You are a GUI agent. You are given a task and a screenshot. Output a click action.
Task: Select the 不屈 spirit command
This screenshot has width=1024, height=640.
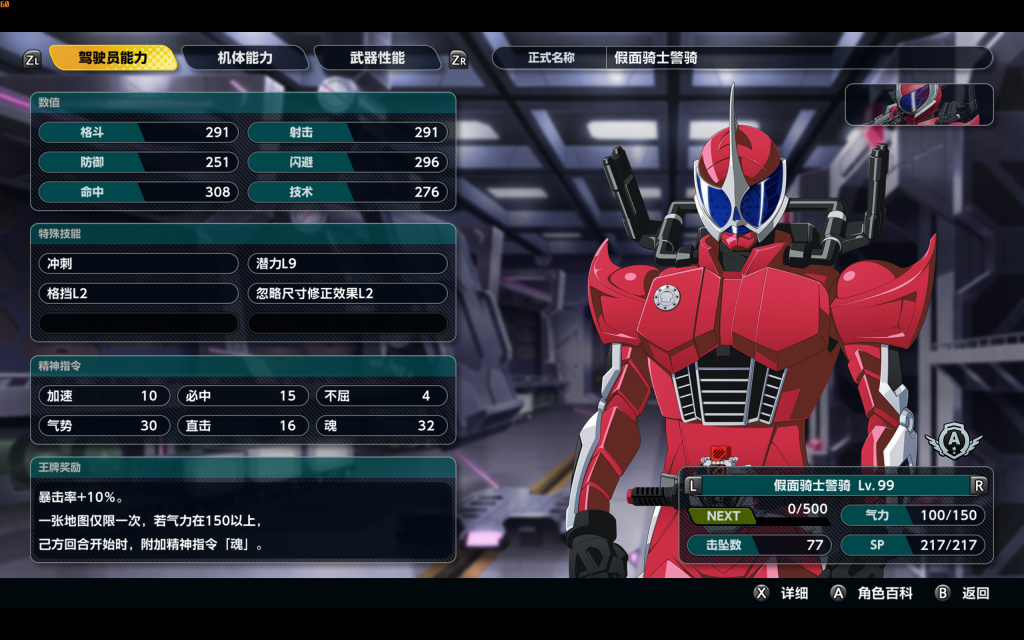click(x=381, y=396)
